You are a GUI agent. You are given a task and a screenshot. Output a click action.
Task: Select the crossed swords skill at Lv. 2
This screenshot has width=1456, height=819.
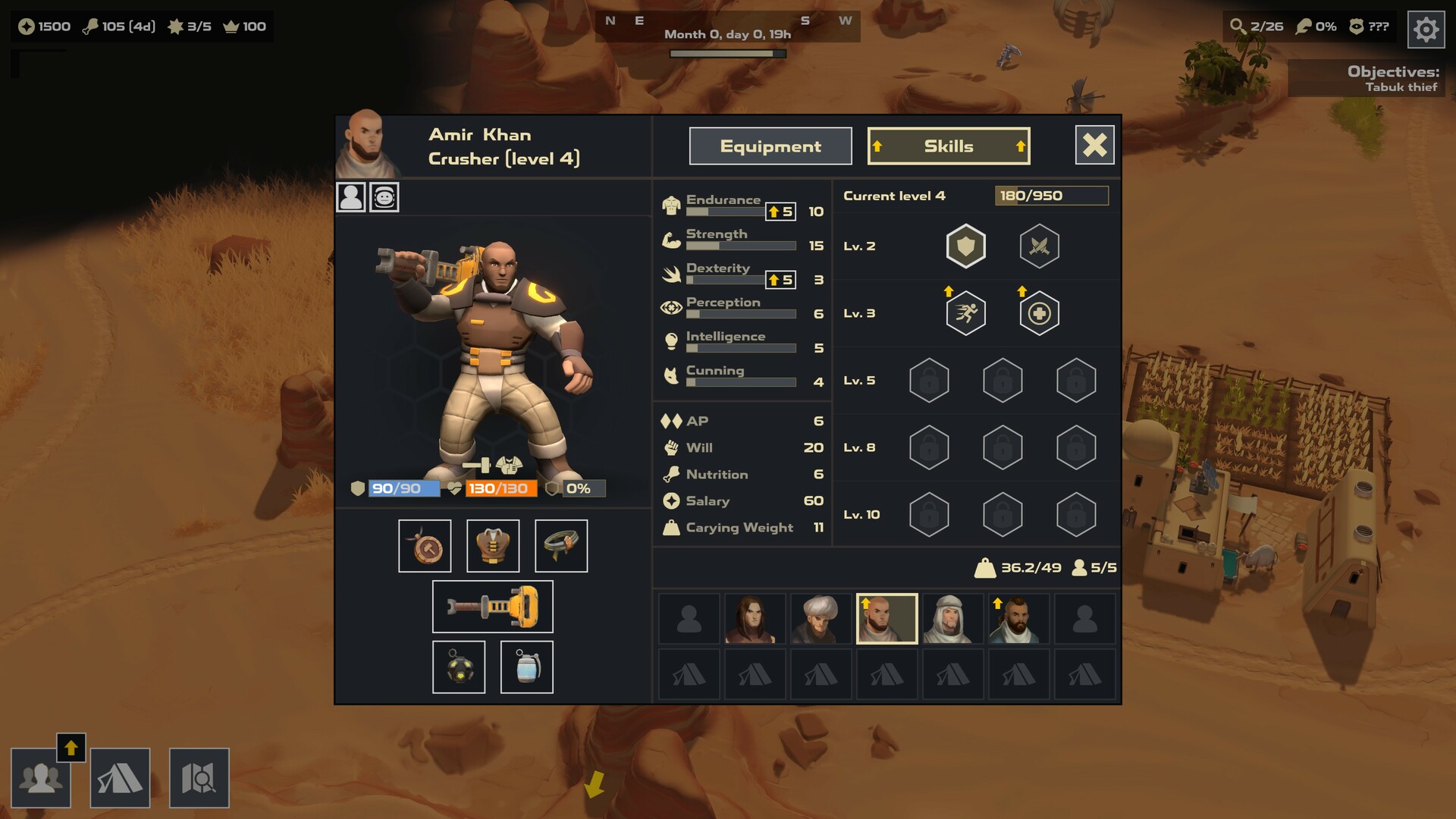pyautogui.click(x=1039, y=246)
